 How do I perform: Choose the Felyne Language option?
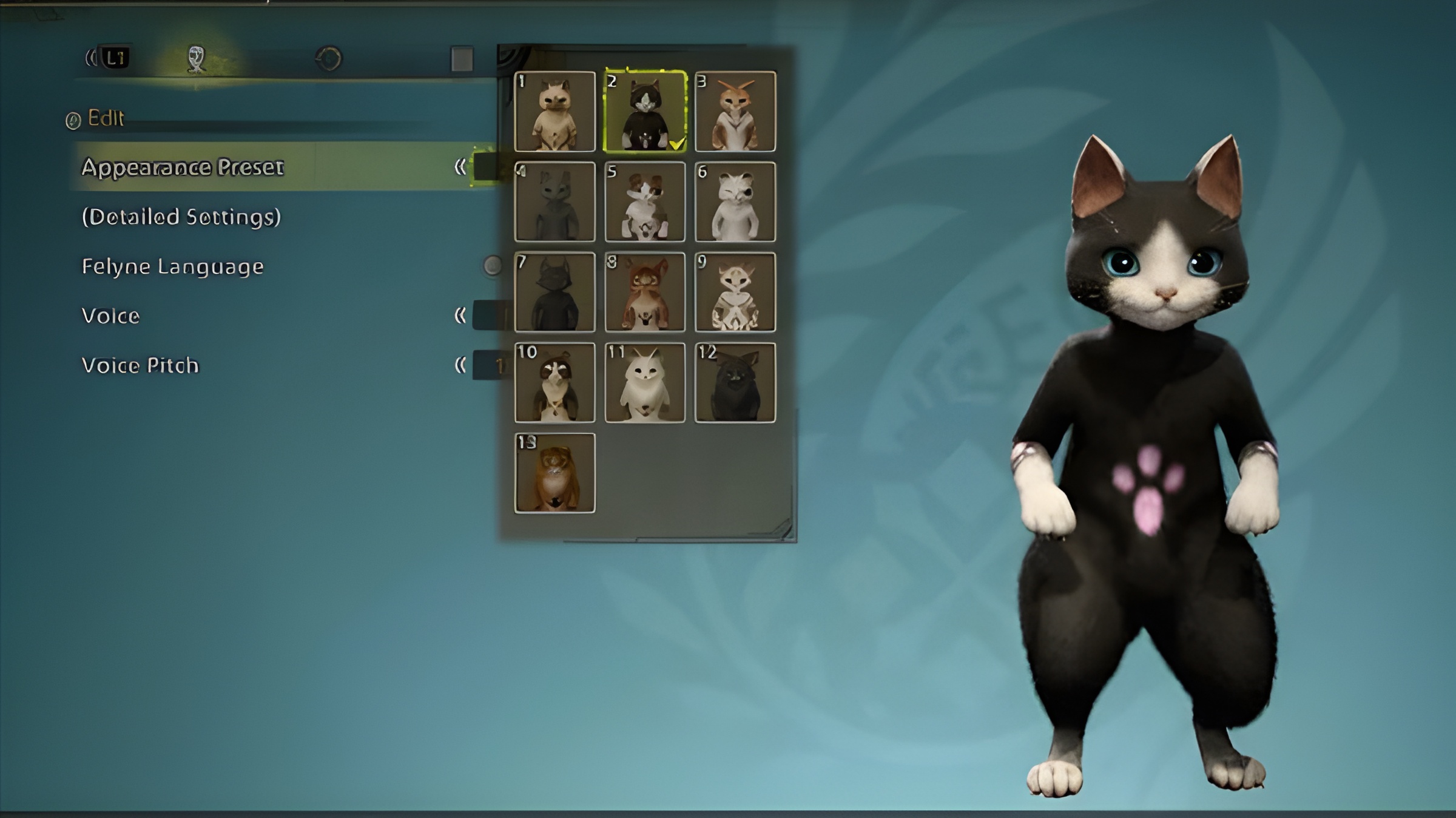pyautogui.click(x=173, y=266)
